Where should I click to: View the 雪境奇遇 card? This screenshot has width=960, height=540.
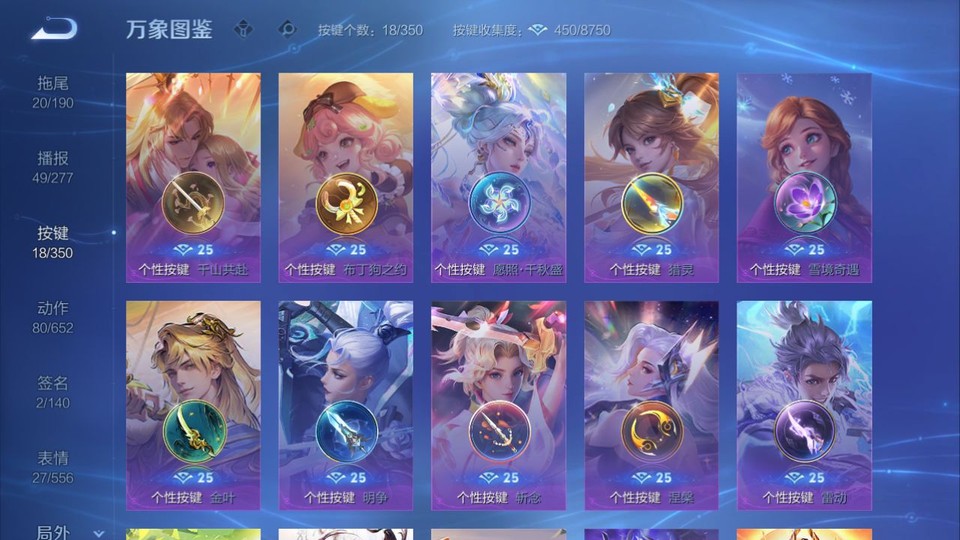click(x=804, y=177)
